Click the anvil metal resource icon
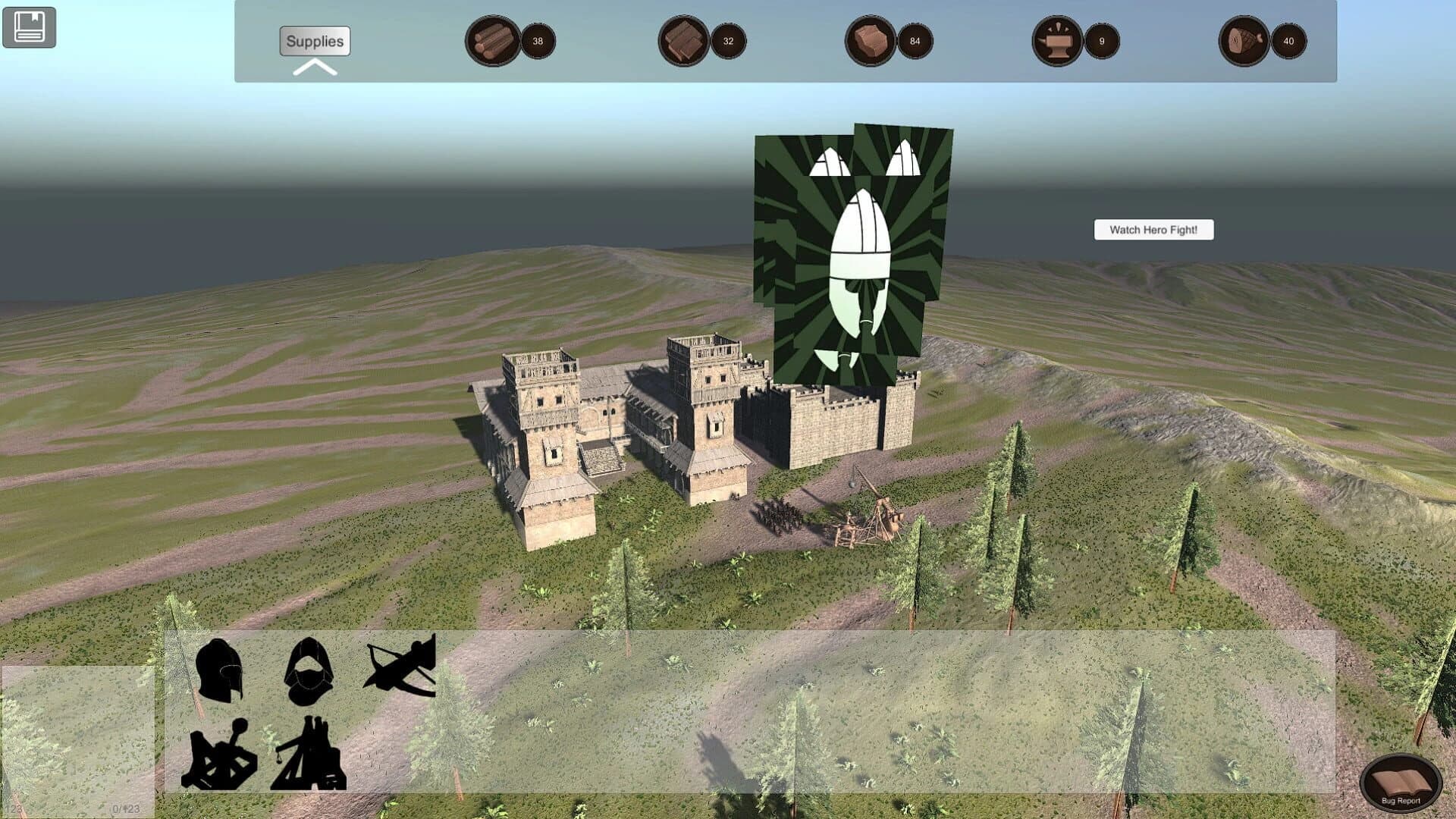 [1058, 42]
